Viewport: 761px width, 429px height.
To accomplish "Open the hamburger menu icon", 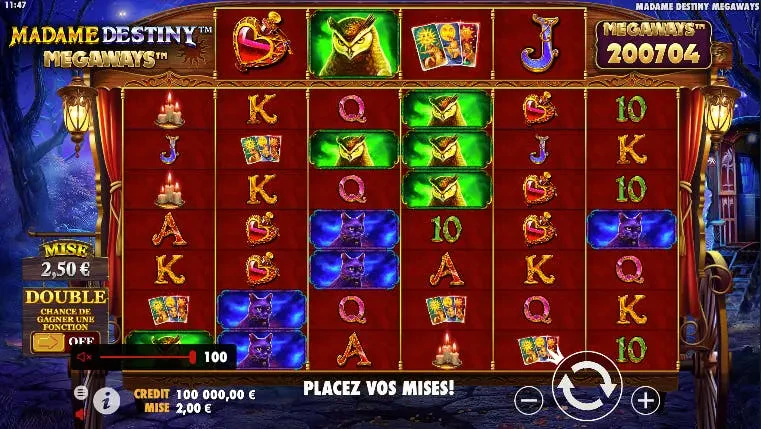I will [81, 393].
